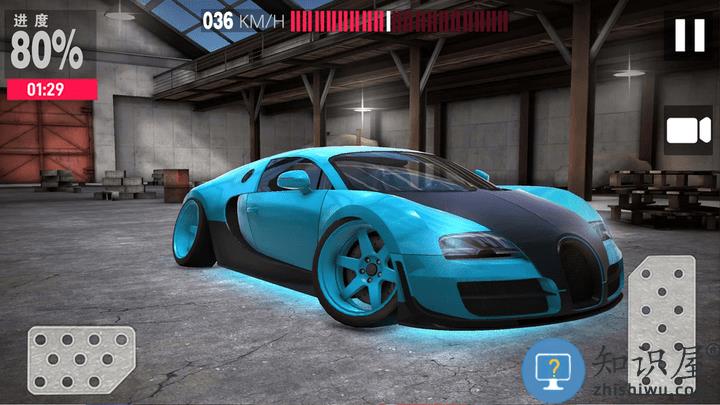Tap the brake pedal

coord(80,358)
